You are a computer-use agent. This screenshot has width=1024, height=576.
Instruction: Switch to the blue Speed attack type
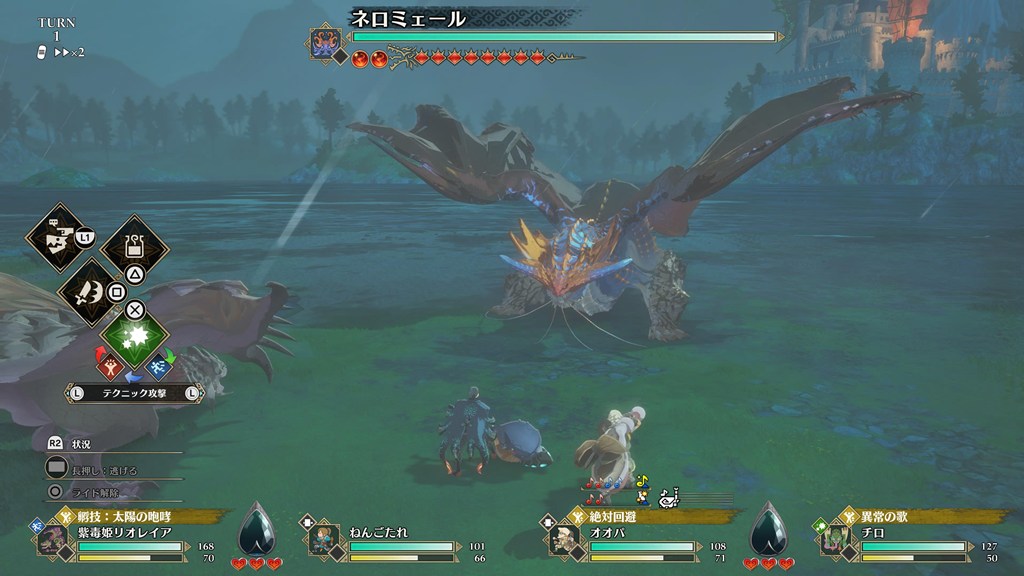point(159,368)
